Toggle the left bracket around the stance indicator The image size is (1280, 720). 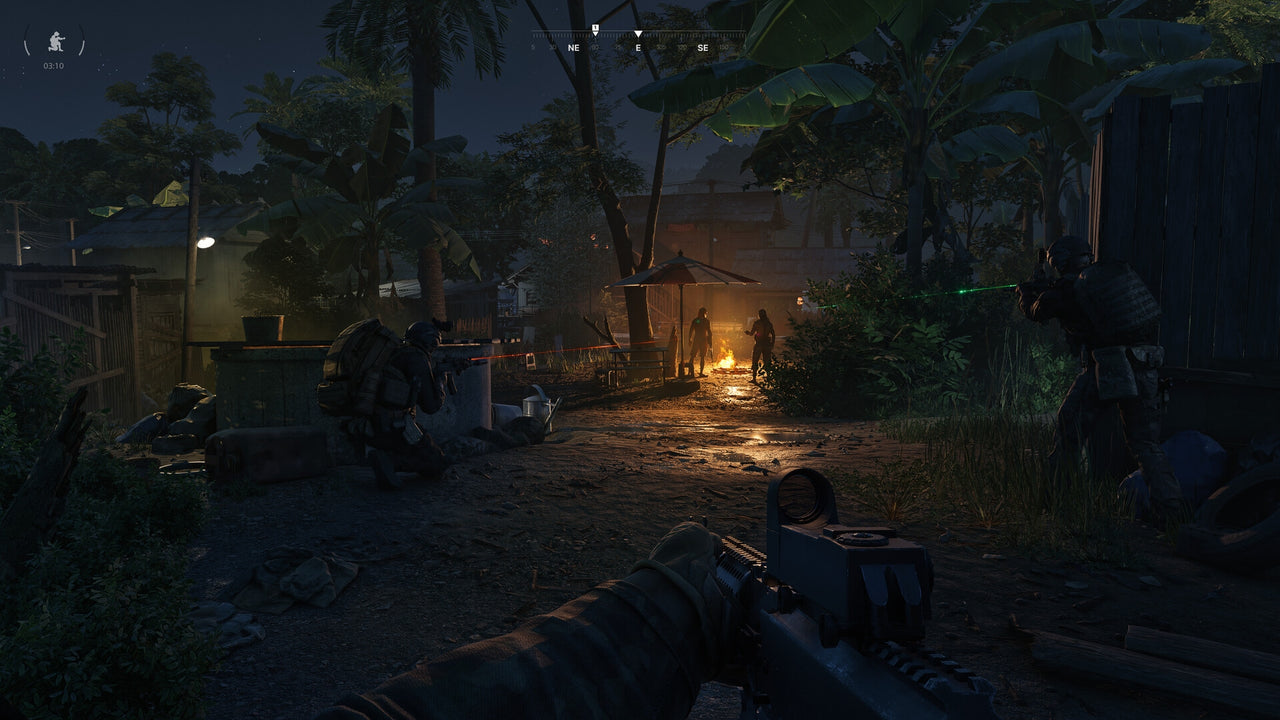point(27,40)
